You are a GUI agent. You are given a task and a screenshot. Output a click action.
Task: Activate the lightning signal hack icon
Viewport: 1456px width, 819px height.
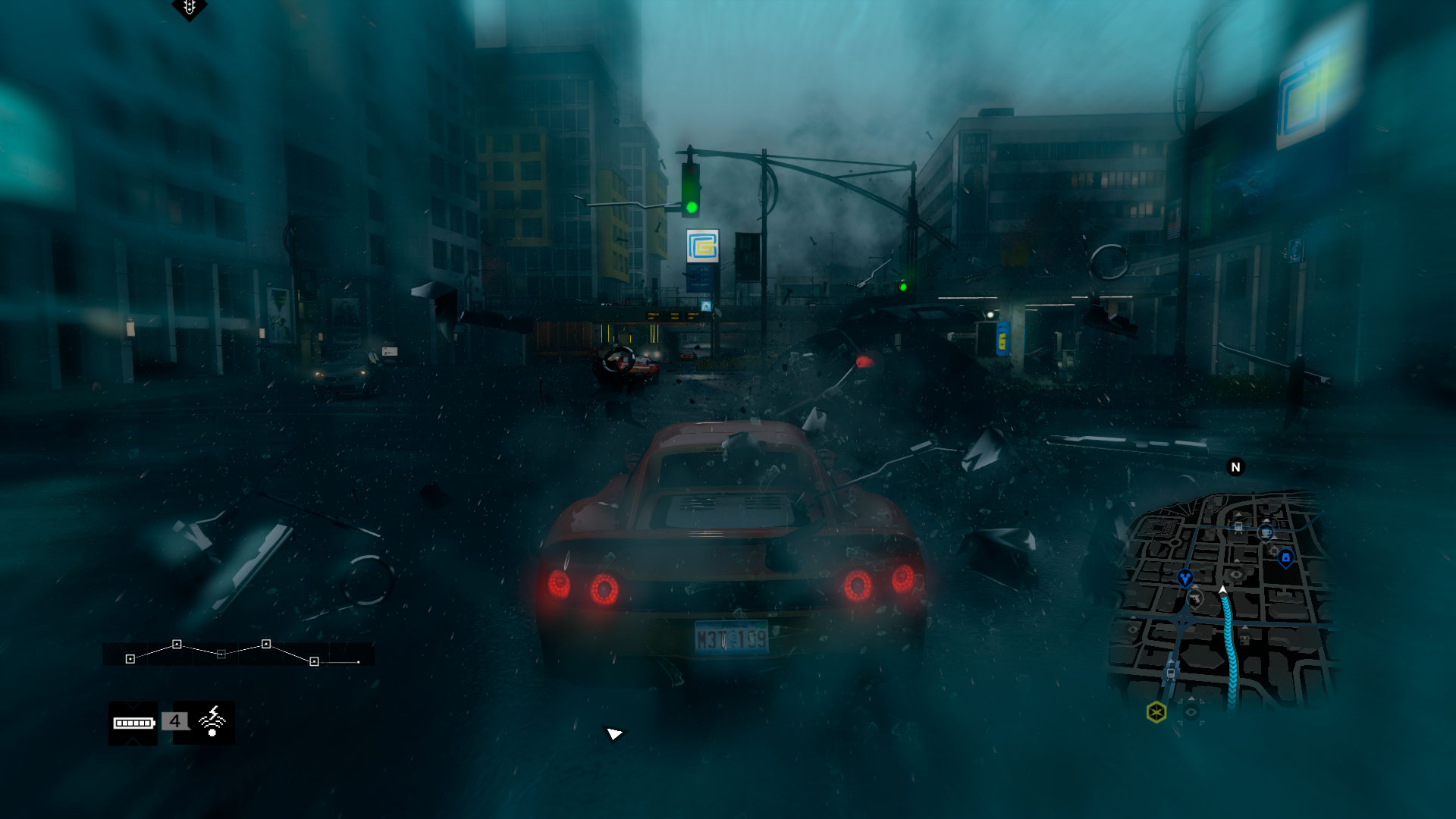click(212, 721)
